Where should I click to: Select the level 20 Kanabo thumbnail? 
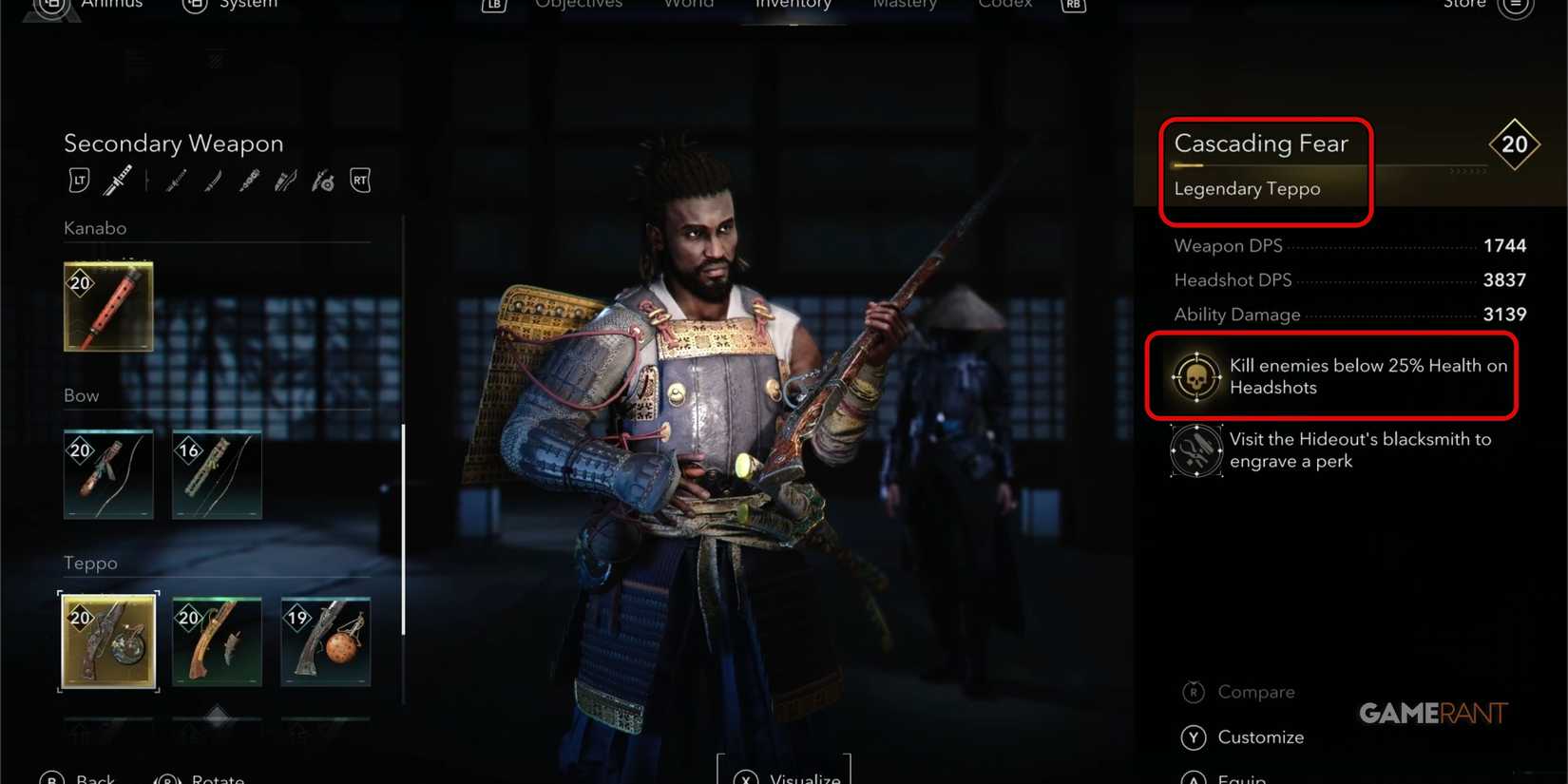107,306
